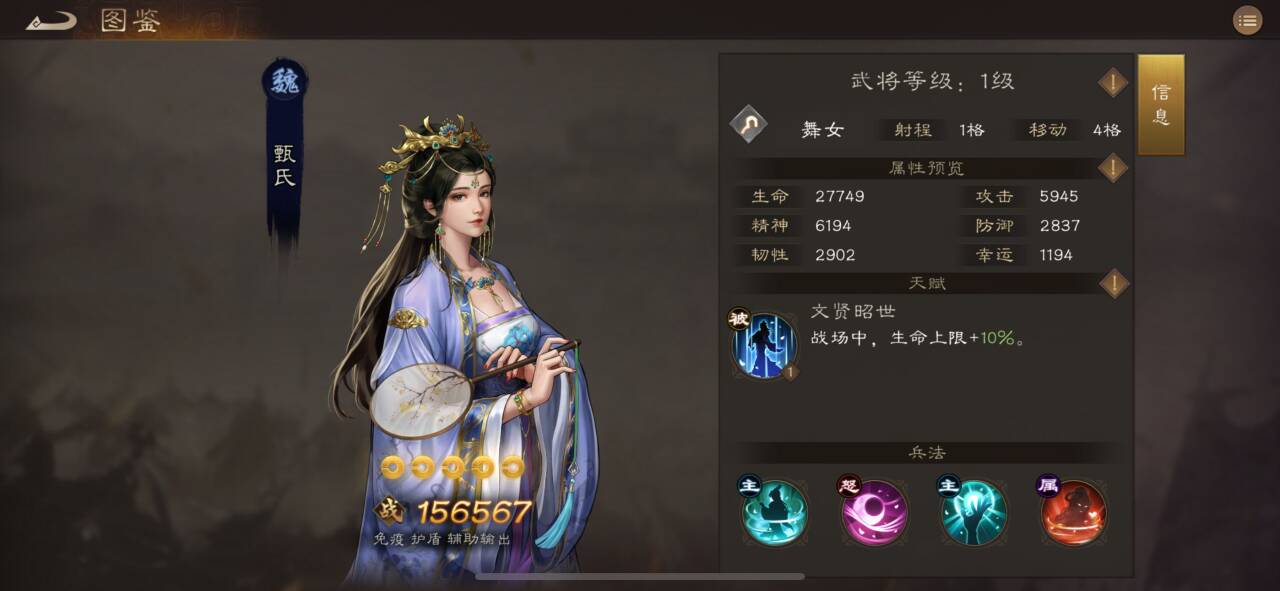Image resolution: width=1280 pixels, height=591 pixels.
Task: Inspect the red figure tactic icon
Action: pyautogui.click(x=1073, y=511)
